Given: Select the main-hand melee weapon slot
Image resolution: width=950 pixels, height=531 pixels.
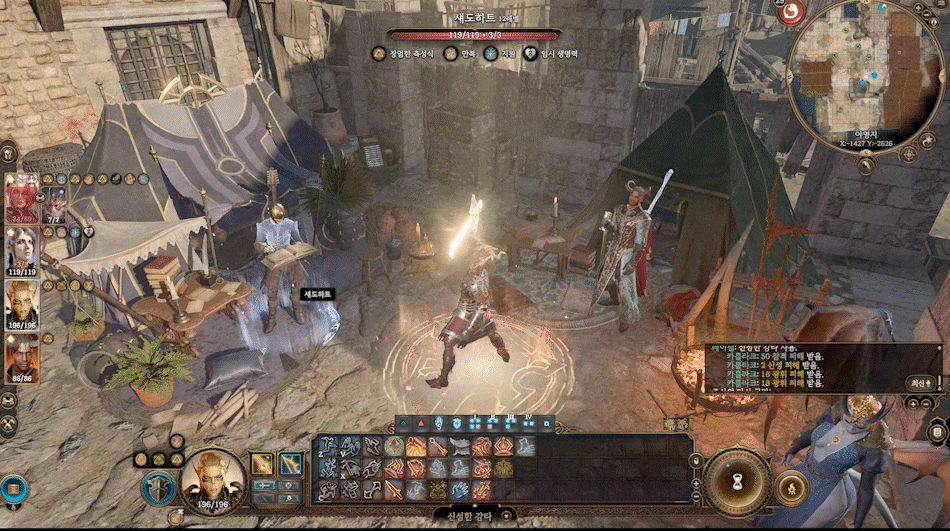Looking at the screenshot, I should (263, 463).
